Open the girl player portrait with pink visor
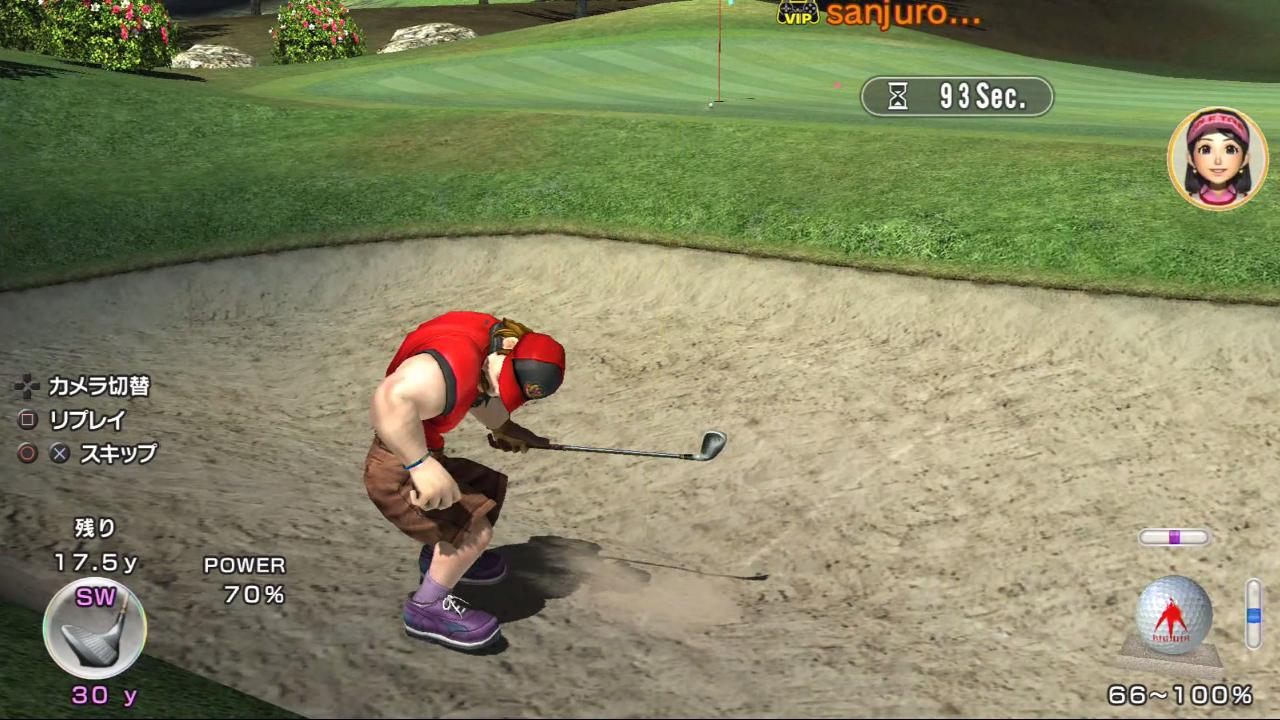This screenshot has height=720, width=1280. tap(1217, 159)
